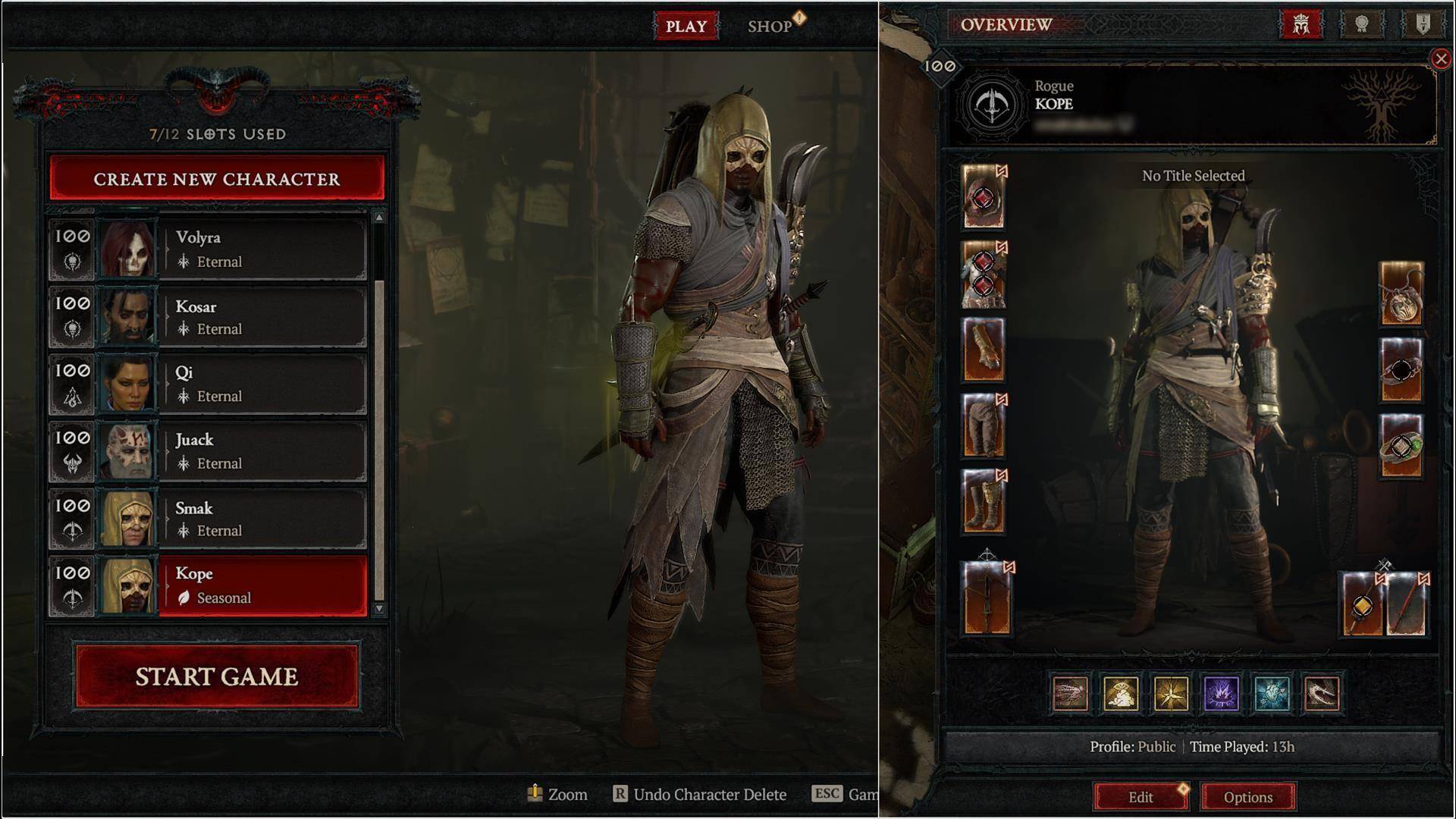Click the Start Game button
Image resolution: width=1456 pixels, height=819 pixels.
pos(217,676)
